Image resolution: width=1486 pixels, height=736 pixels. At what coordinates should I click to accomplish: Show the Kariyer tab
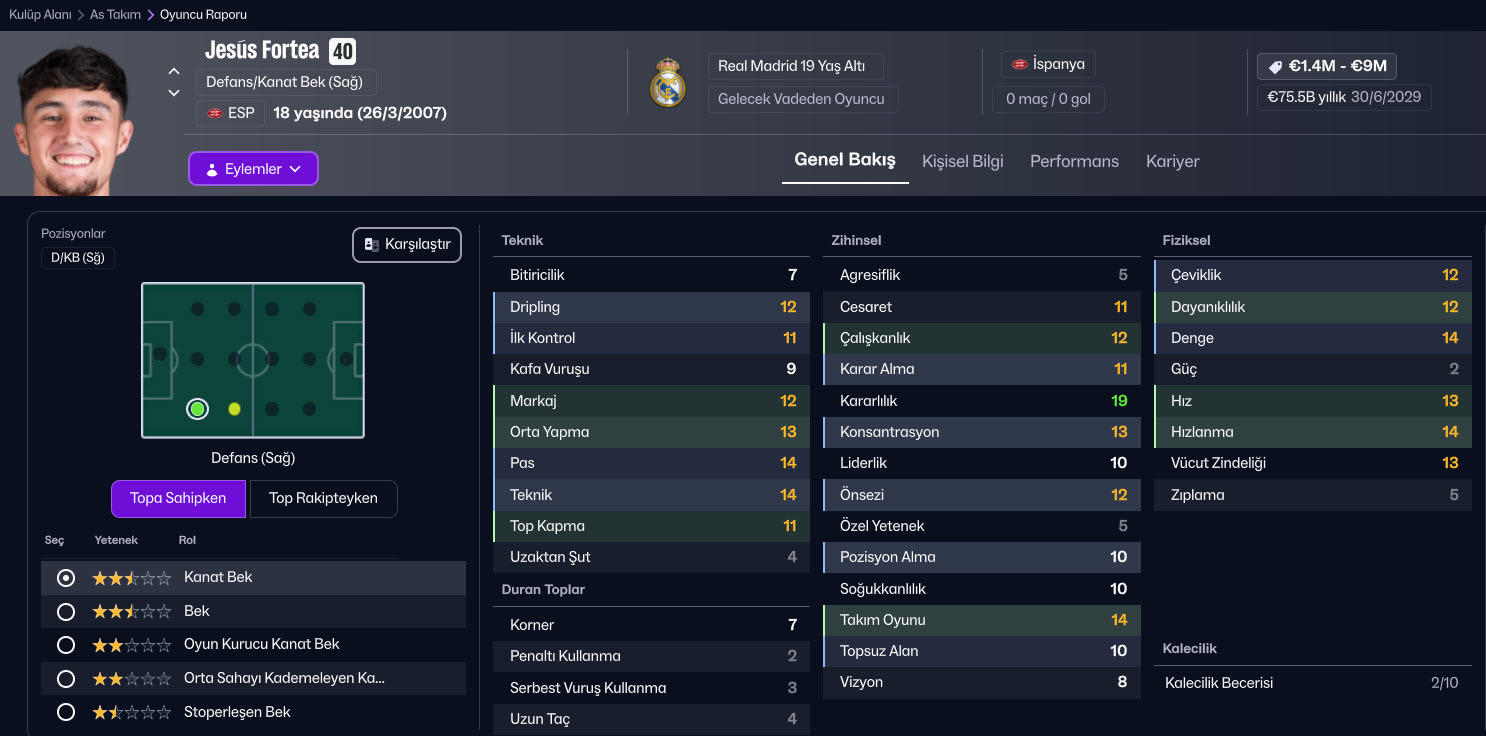tap(1172, 161)
